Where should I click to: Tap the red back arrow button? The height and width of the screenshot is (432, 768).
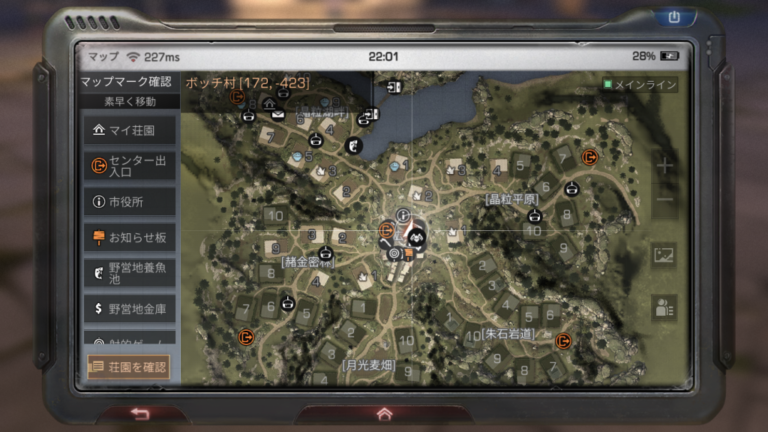(x=140, y=414)
